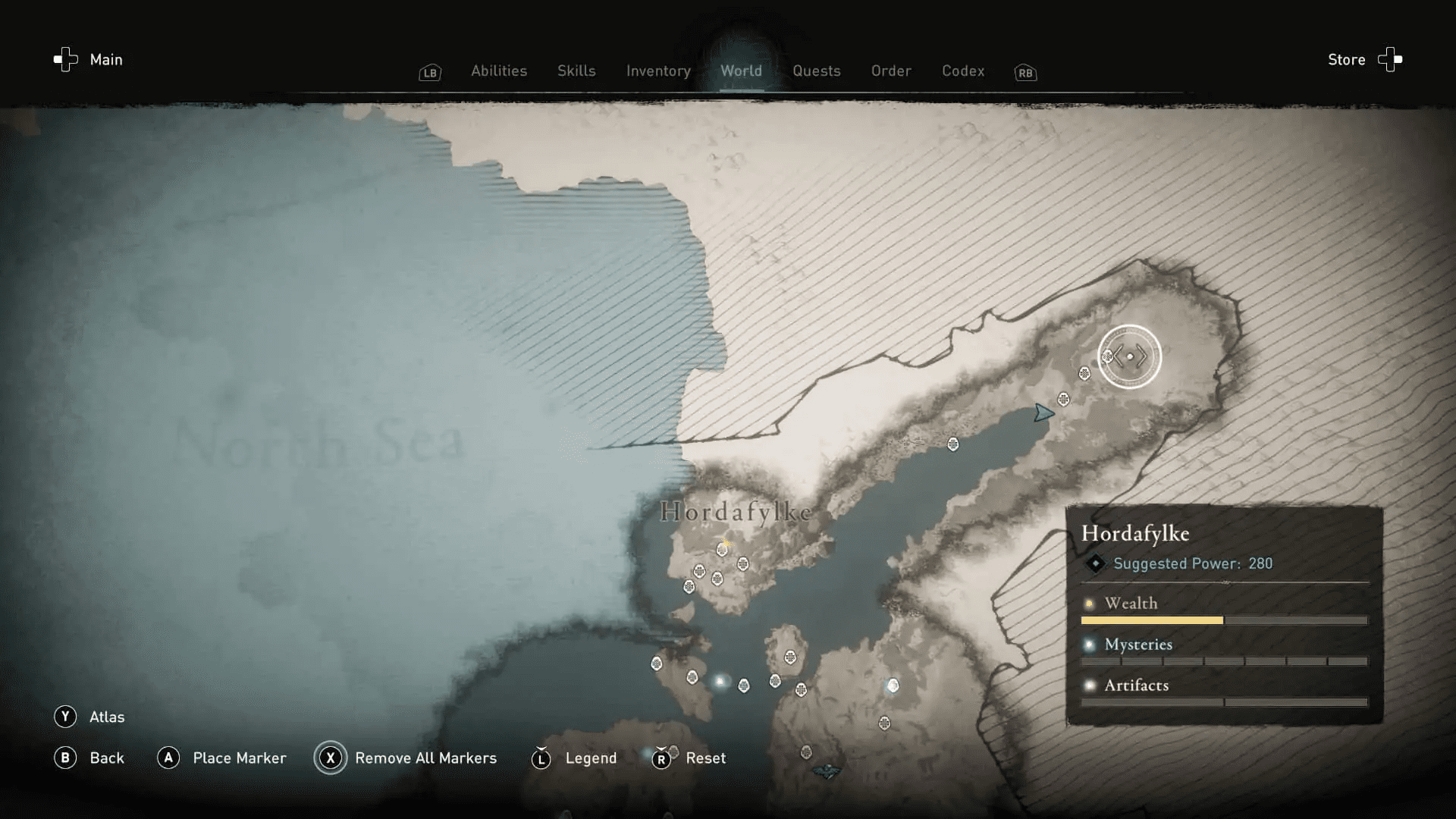Switch to the Quests tab

(816, 71)
